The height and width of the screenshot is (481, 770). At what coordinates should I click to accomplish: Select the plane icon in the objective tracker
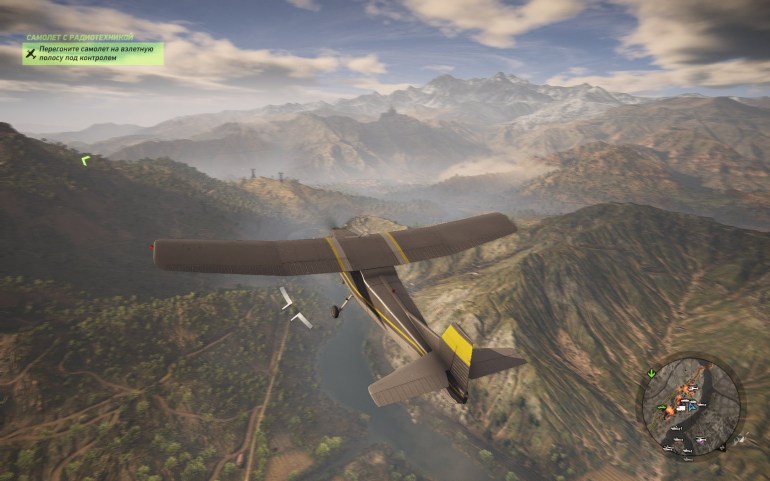(32, 53)
